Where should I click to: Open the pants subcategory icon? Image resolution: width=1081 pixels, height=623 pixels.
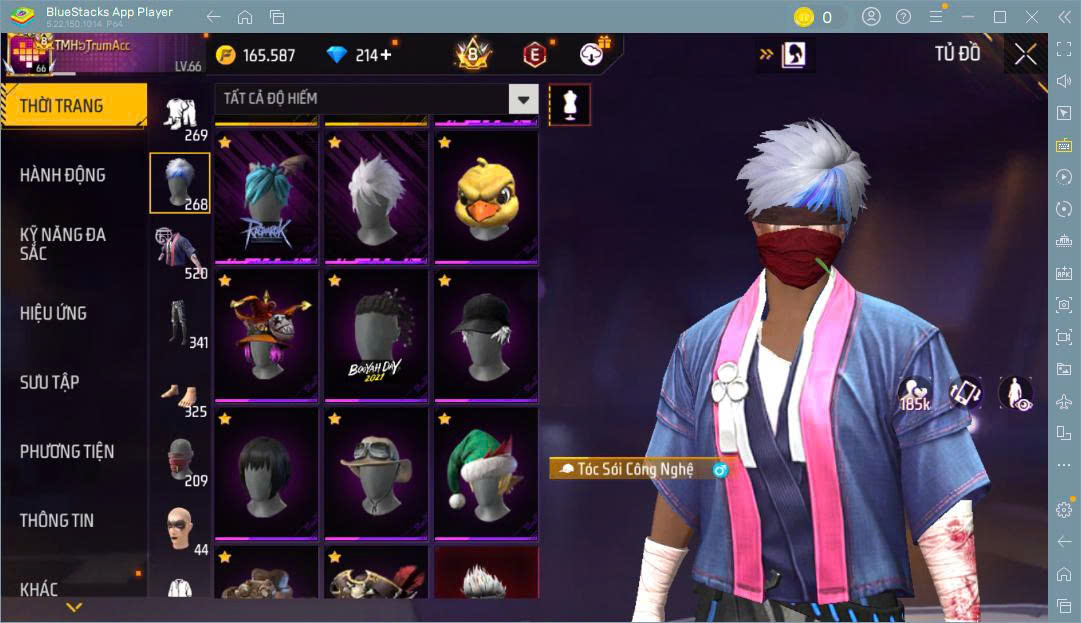tap(180, 321)
